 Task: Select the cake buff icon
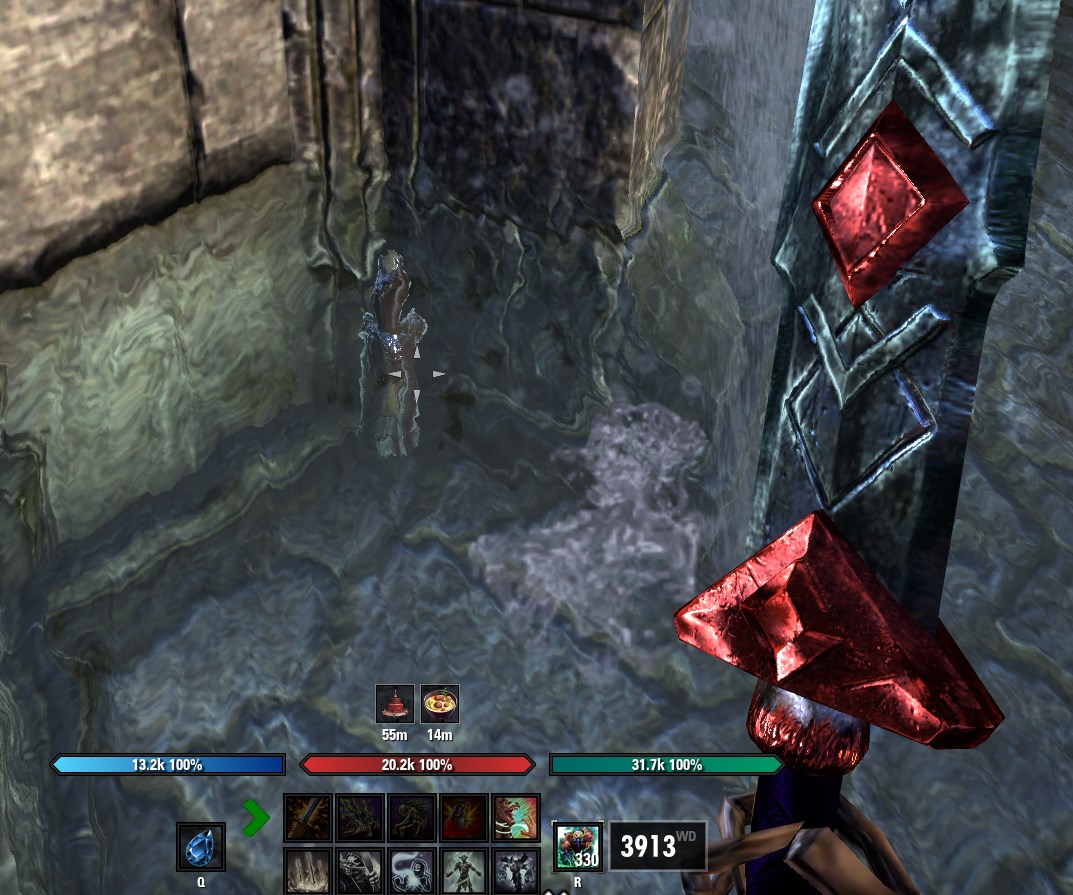coord(395,704)
